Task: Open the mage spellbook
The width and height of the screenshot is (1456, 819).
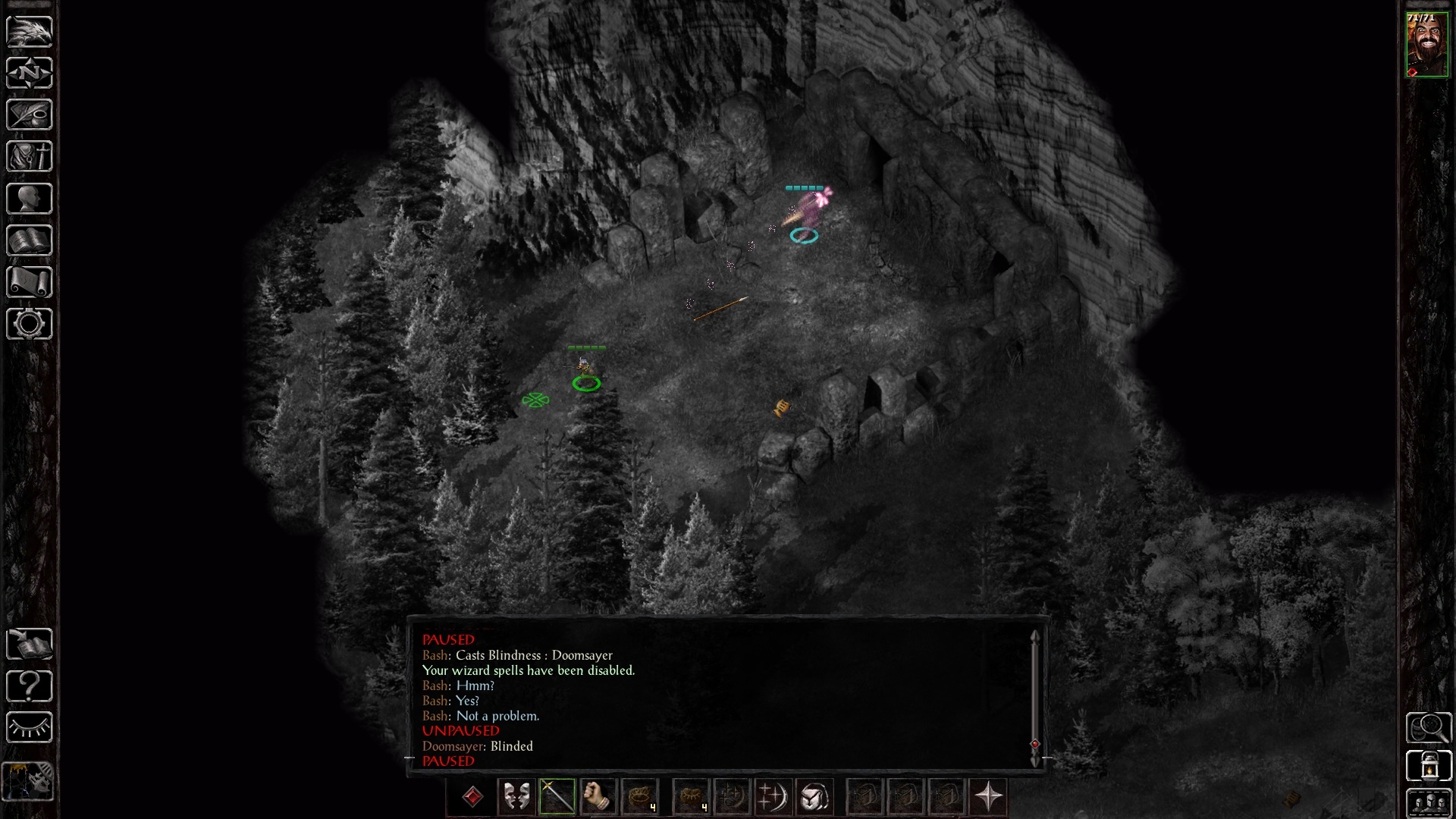Action: click(x=30, y=240)
